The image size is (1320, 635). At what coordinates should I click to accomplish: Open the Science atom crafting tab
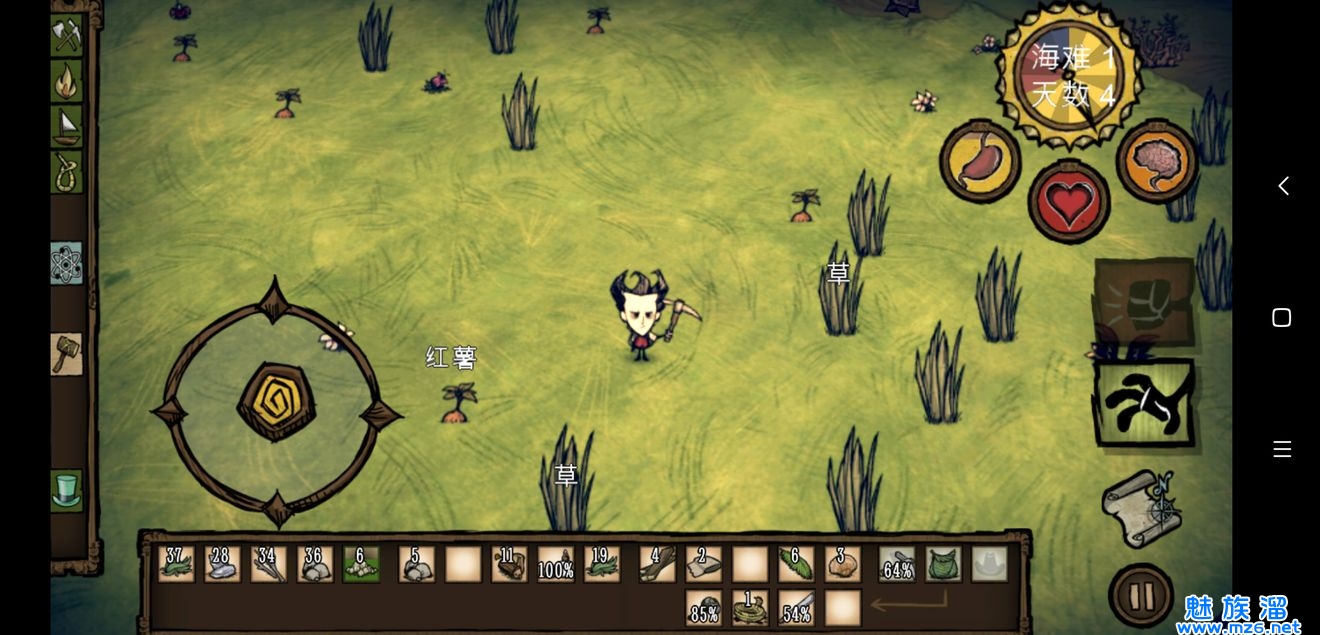click(67, 263)
